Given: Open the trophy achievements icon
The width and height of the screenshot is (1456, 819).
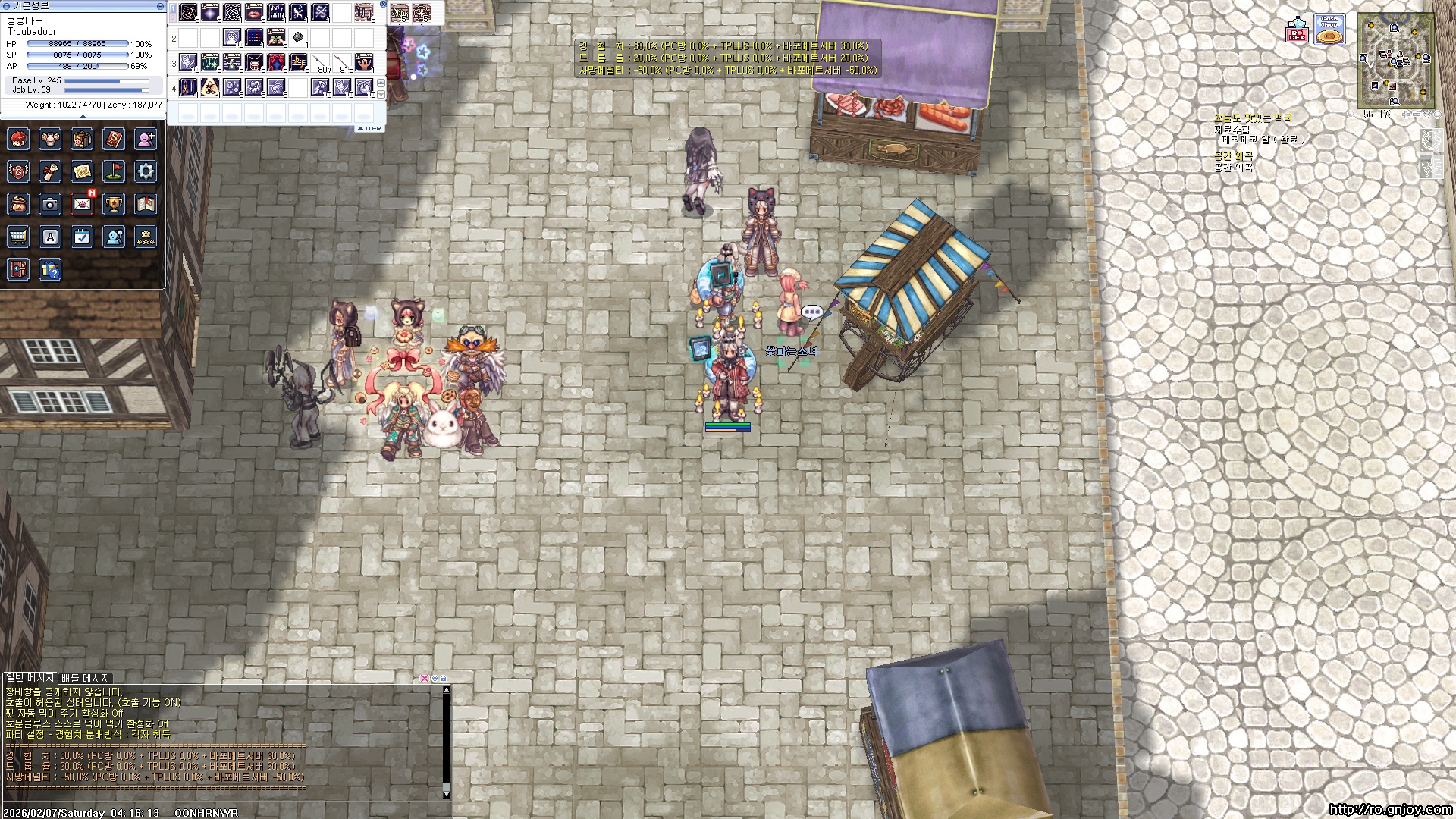Looking at the screenshot, I should point(114,204).
